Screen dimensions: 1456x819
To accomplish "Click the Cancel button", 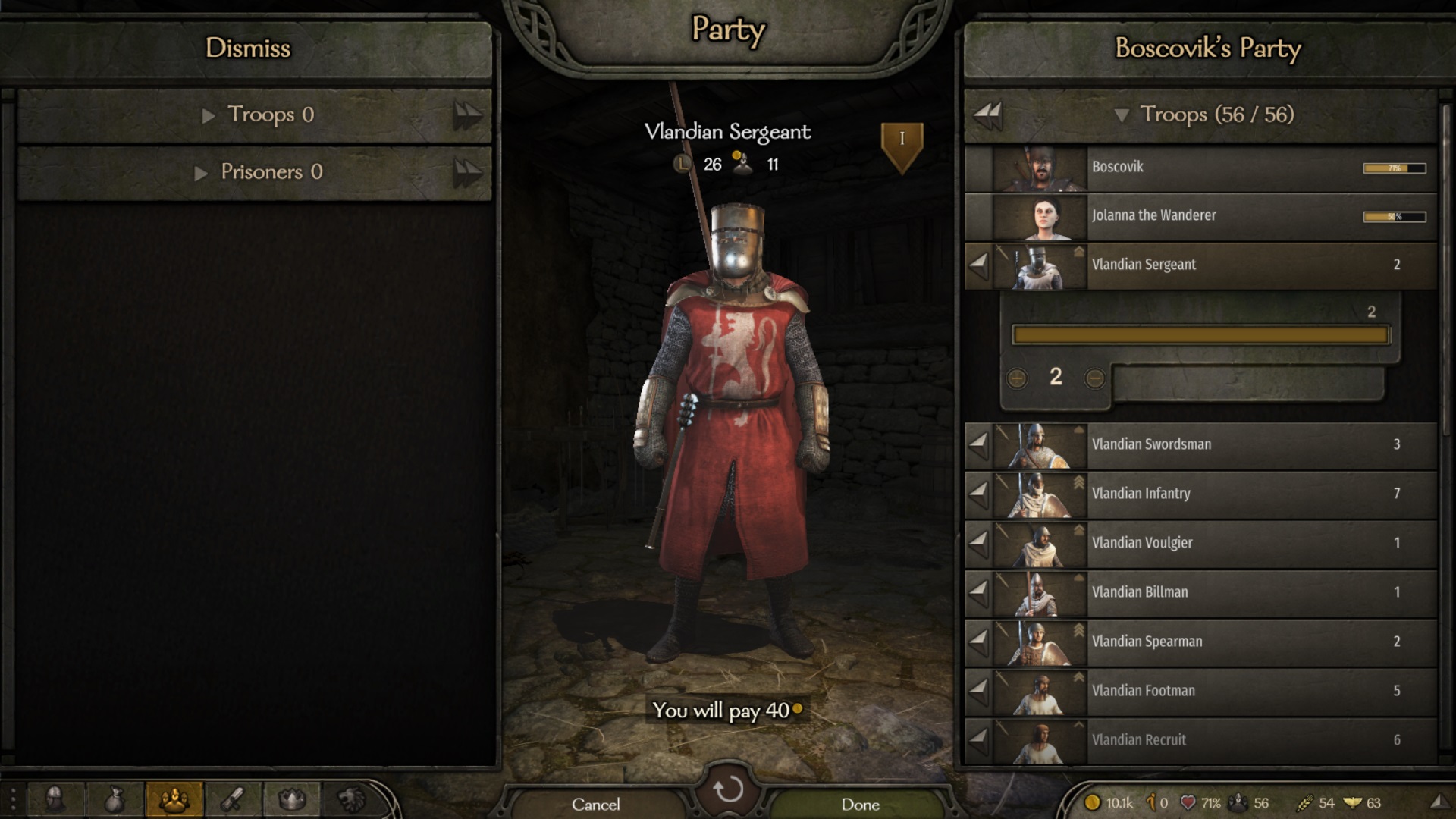I will click(596, 805).
